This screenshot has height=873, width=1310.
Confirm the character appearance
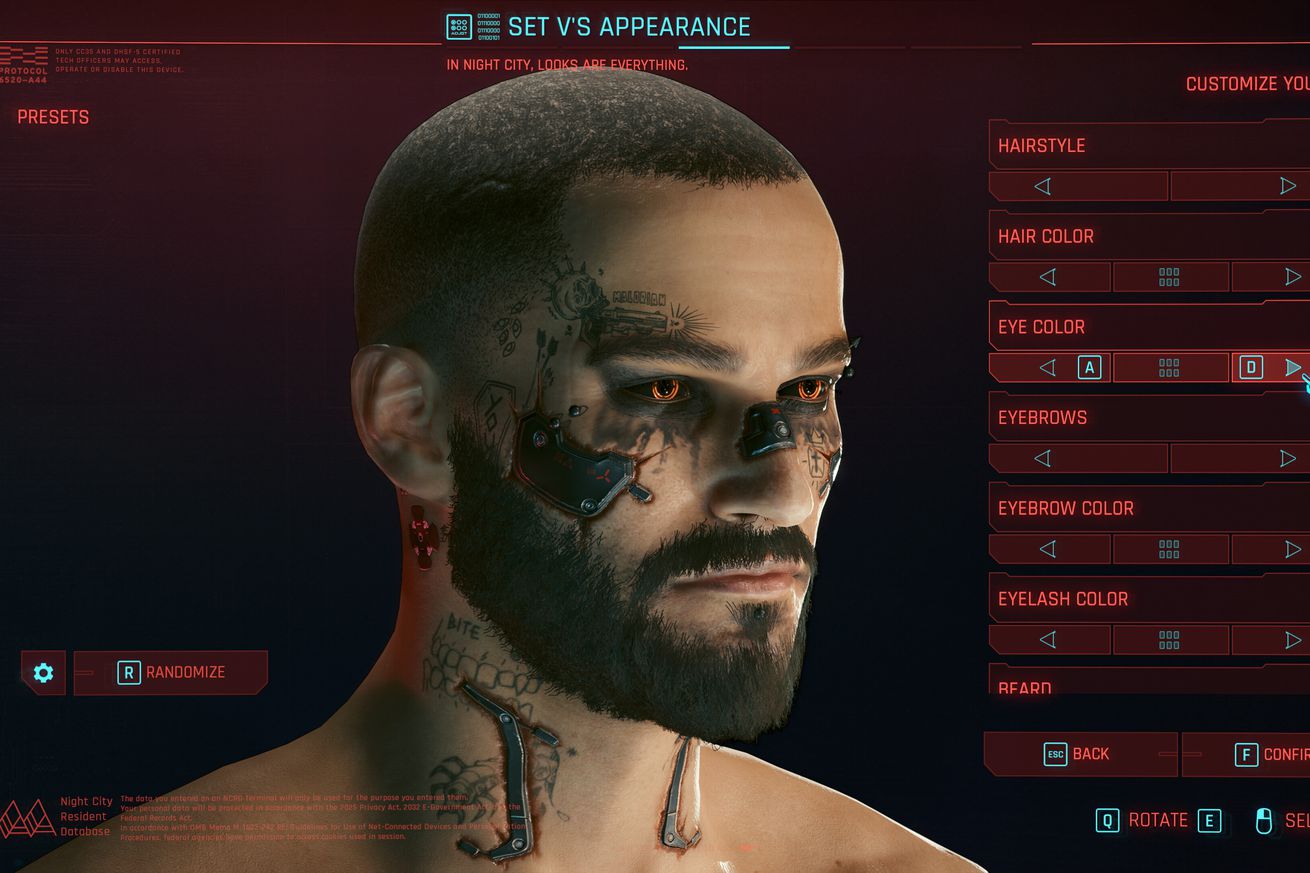click(x=1248, y=754)
